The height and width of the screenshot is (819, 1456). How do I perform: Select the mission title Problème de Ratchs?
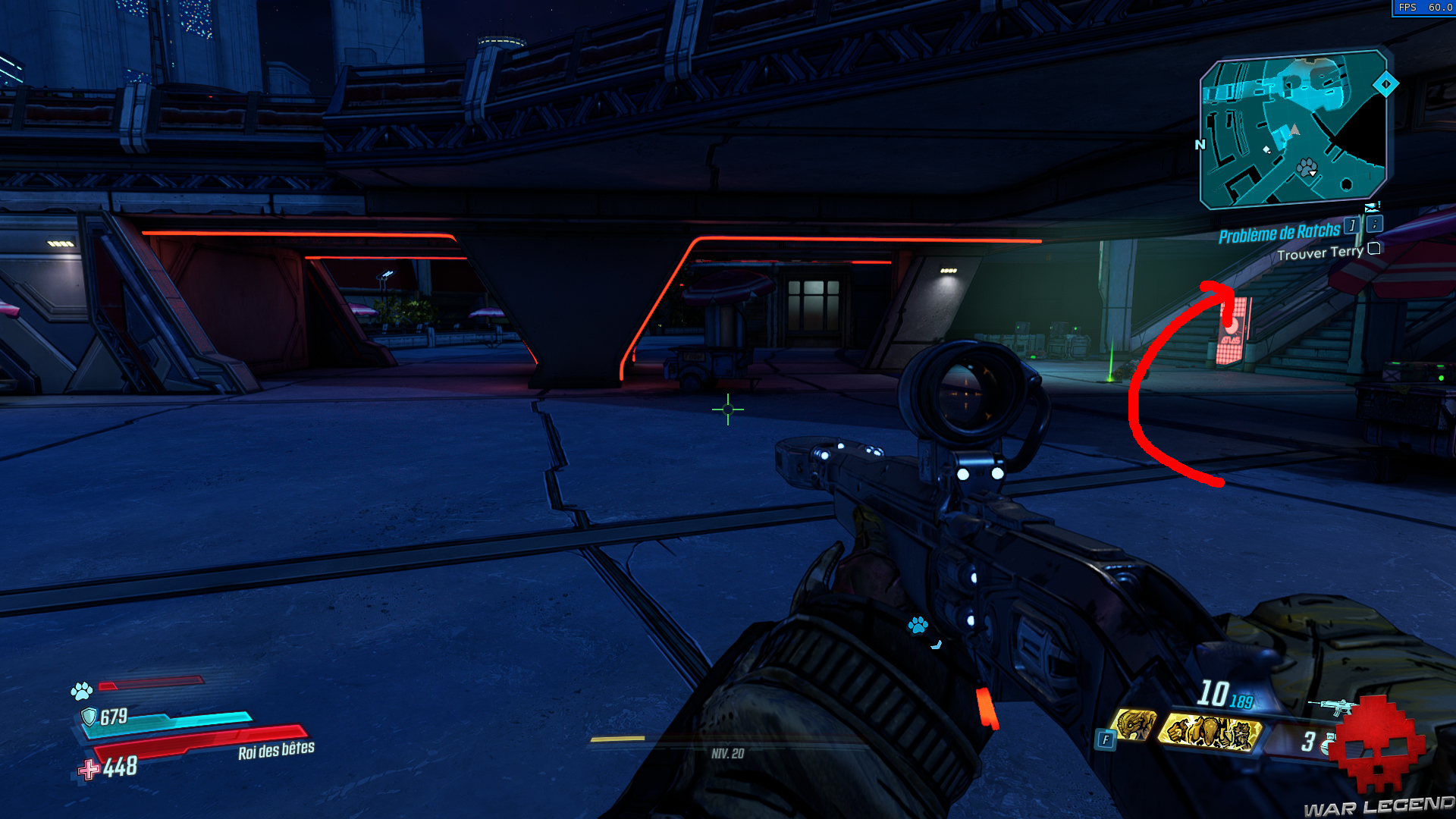pyautogui.click(x=1280, y=233)
